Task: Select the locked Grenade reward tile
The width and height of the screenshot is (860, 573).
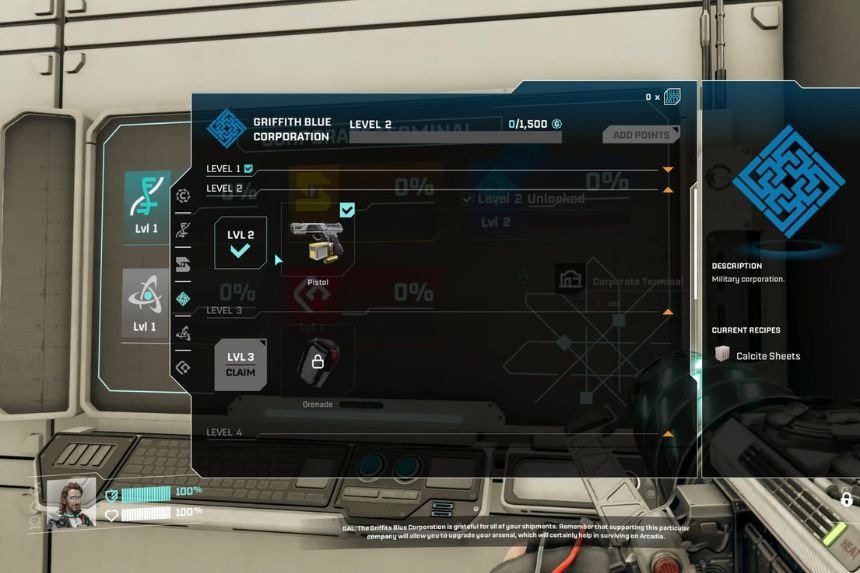Action: click(x=318, y=361)
